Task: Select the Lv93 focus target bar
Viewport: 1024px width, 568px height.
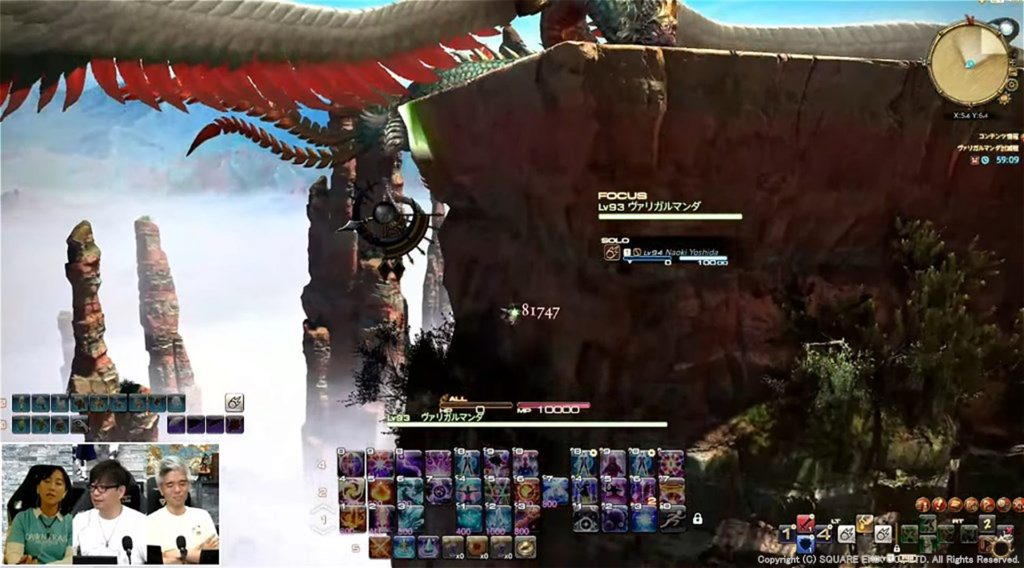Action: [x=670, y=213]
